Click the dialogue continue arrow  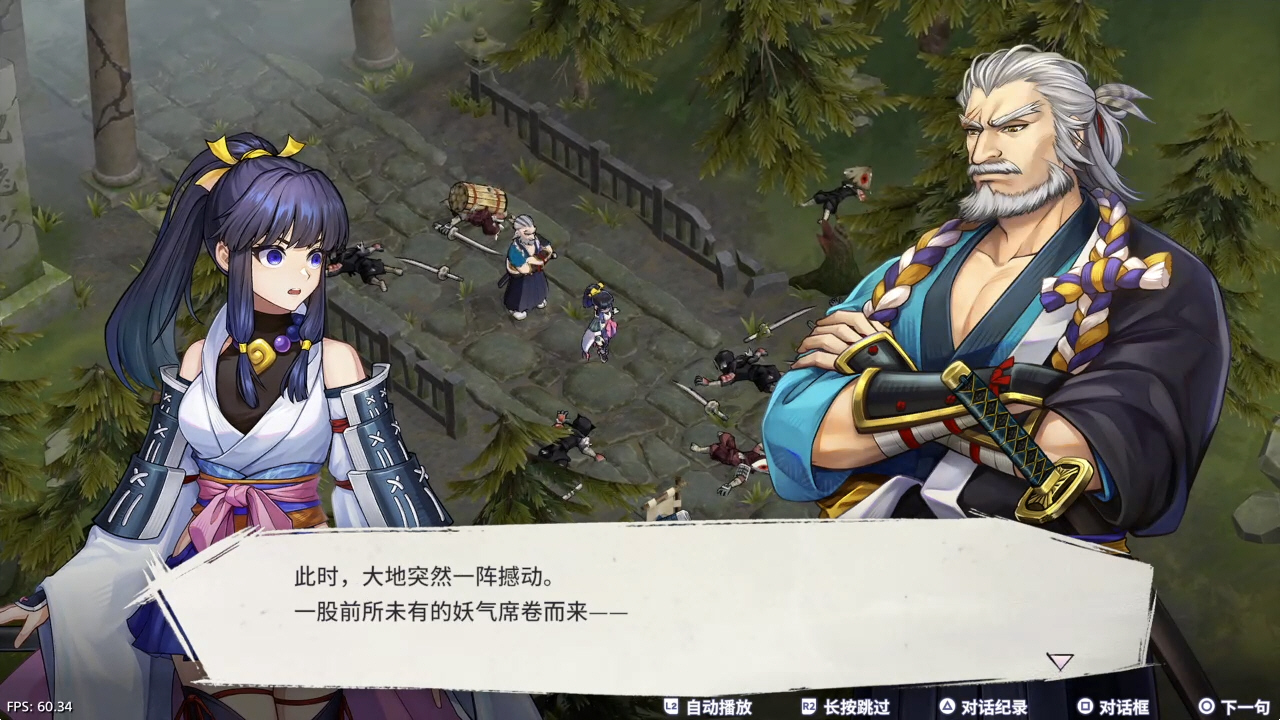1059,661
